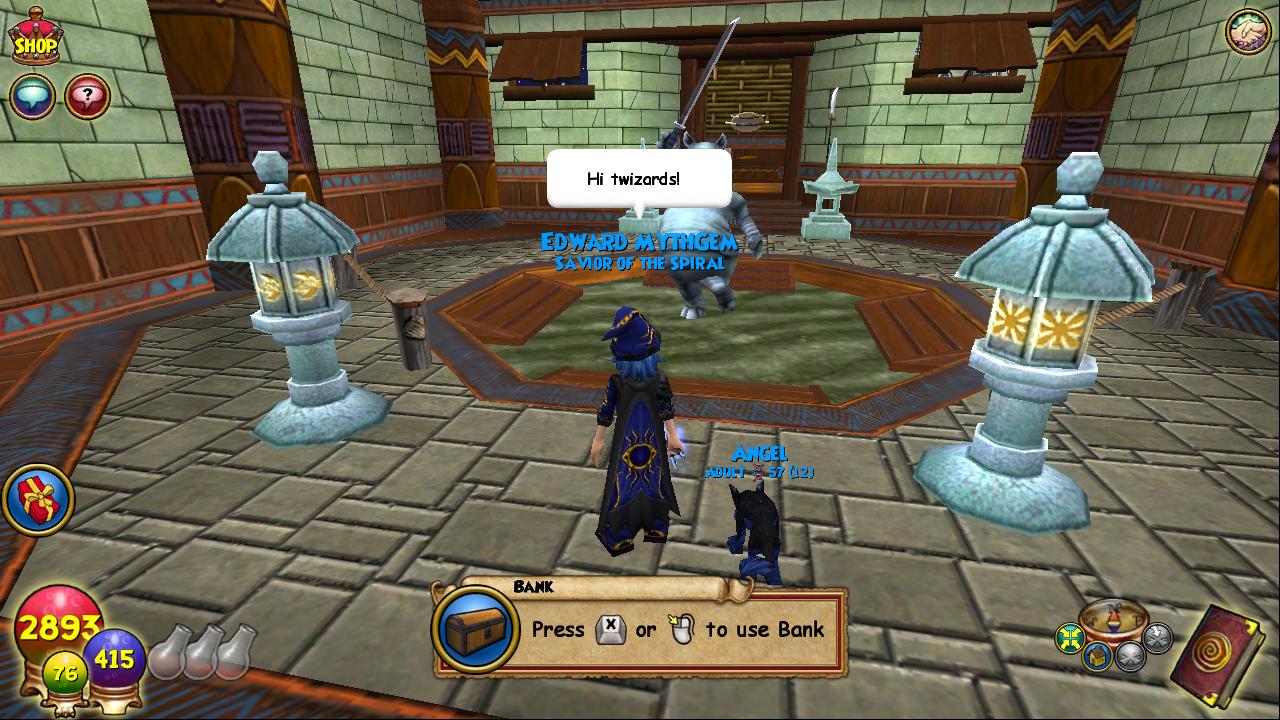Click the Bank treasure chest icon
Screen dimensions: 1280x720
tap(475, 628)
